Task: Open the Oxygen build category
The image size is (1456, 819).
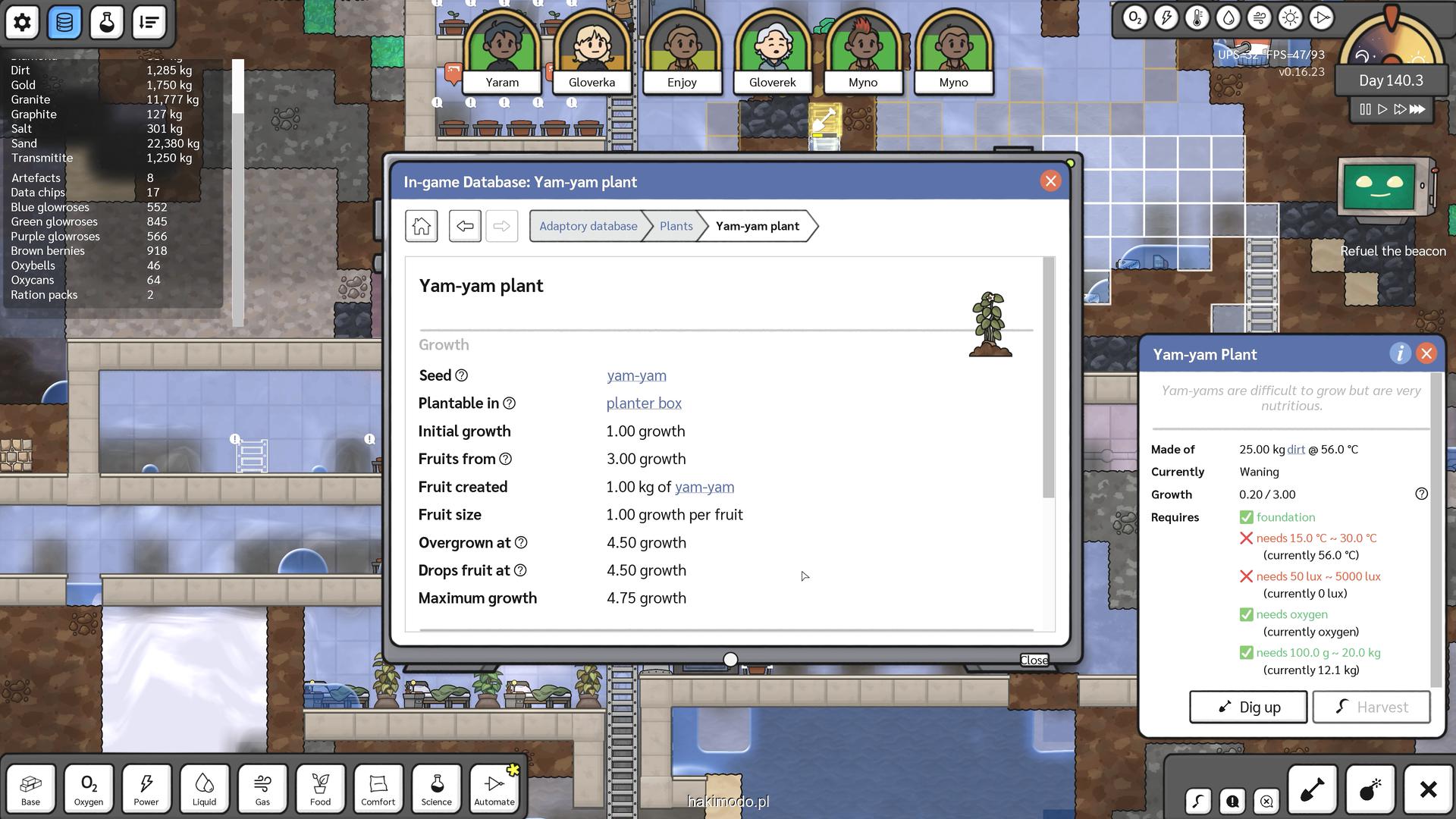Action: [89, 788]
